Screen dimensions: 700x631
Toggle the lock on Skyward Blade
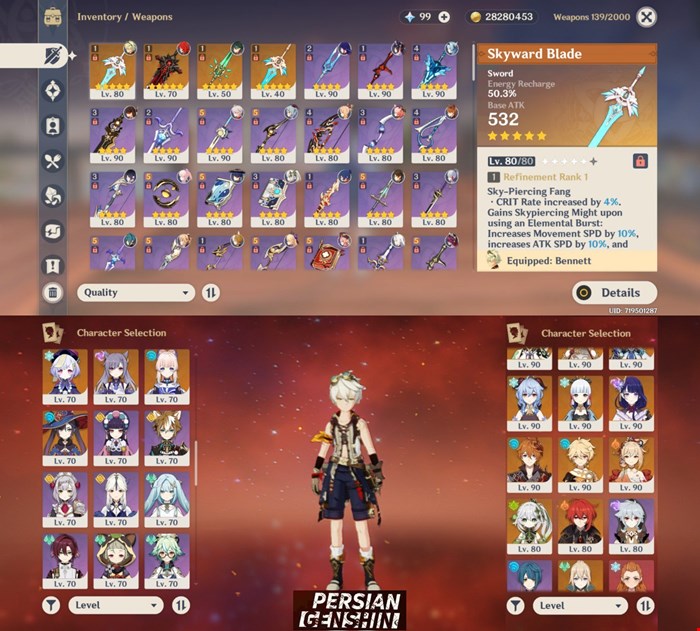click(640, 160)
